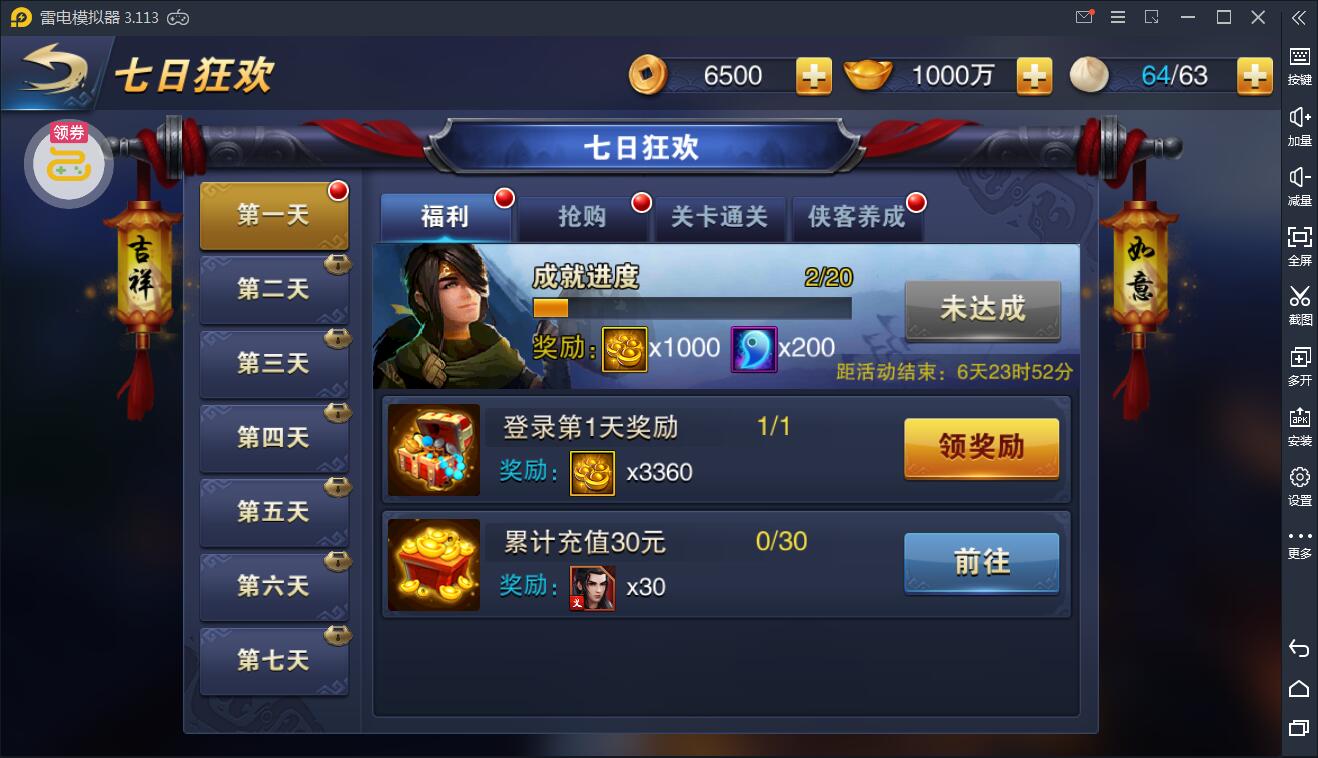Switch to the 抢购 tab

[x=583, y=217]
